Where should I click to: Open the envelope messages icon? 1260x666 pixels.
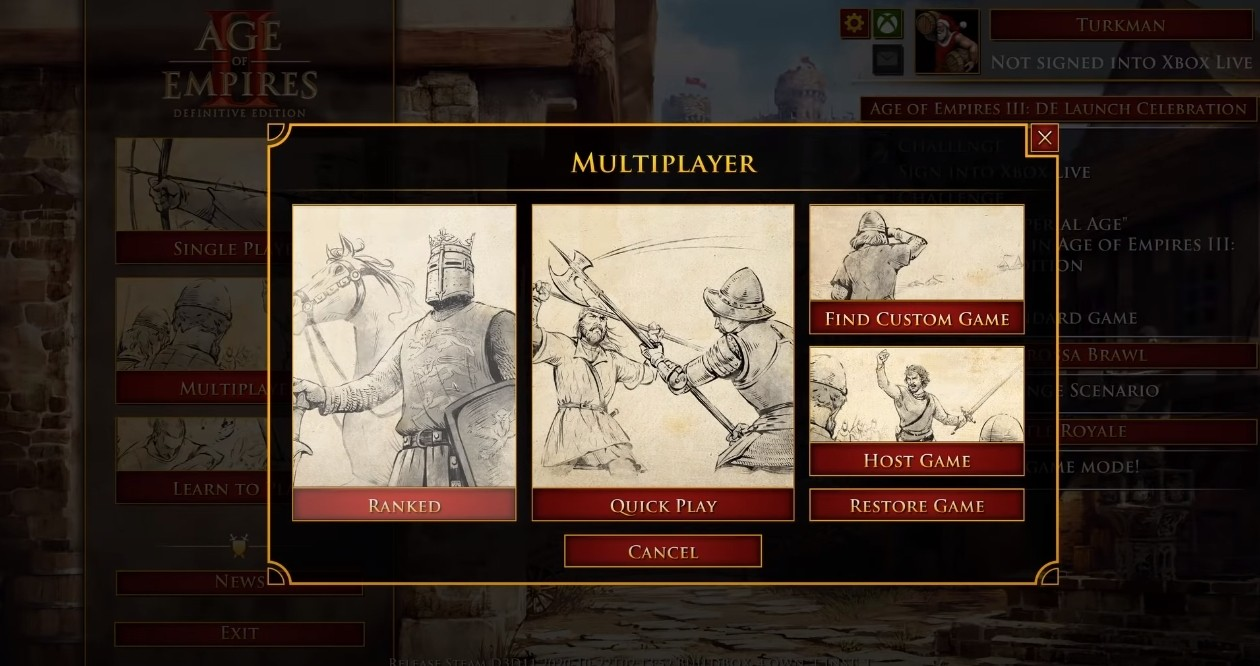click(888, 60)
